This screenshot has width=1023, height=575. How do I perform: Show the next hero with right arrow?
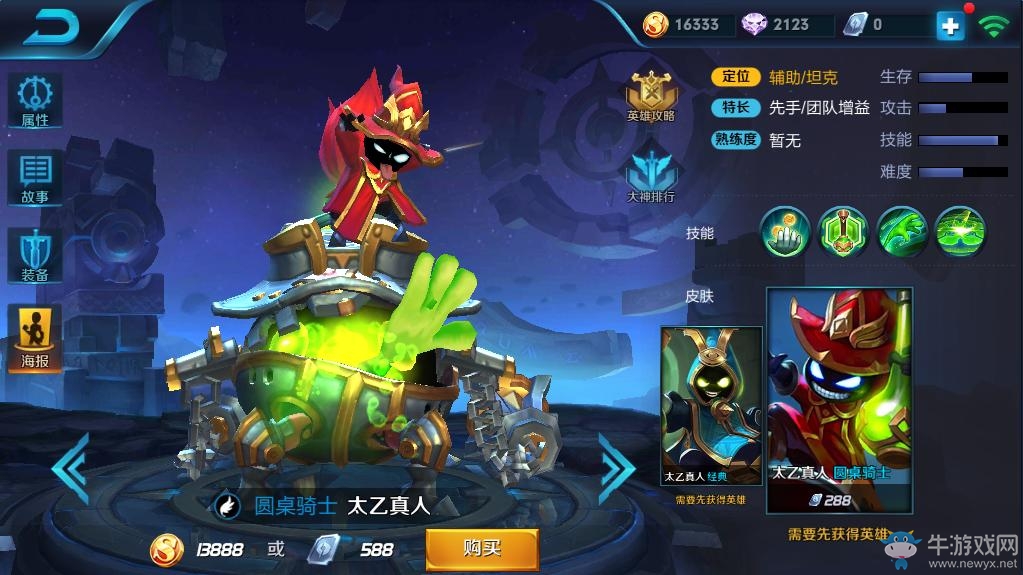click(x=616, y=467)
